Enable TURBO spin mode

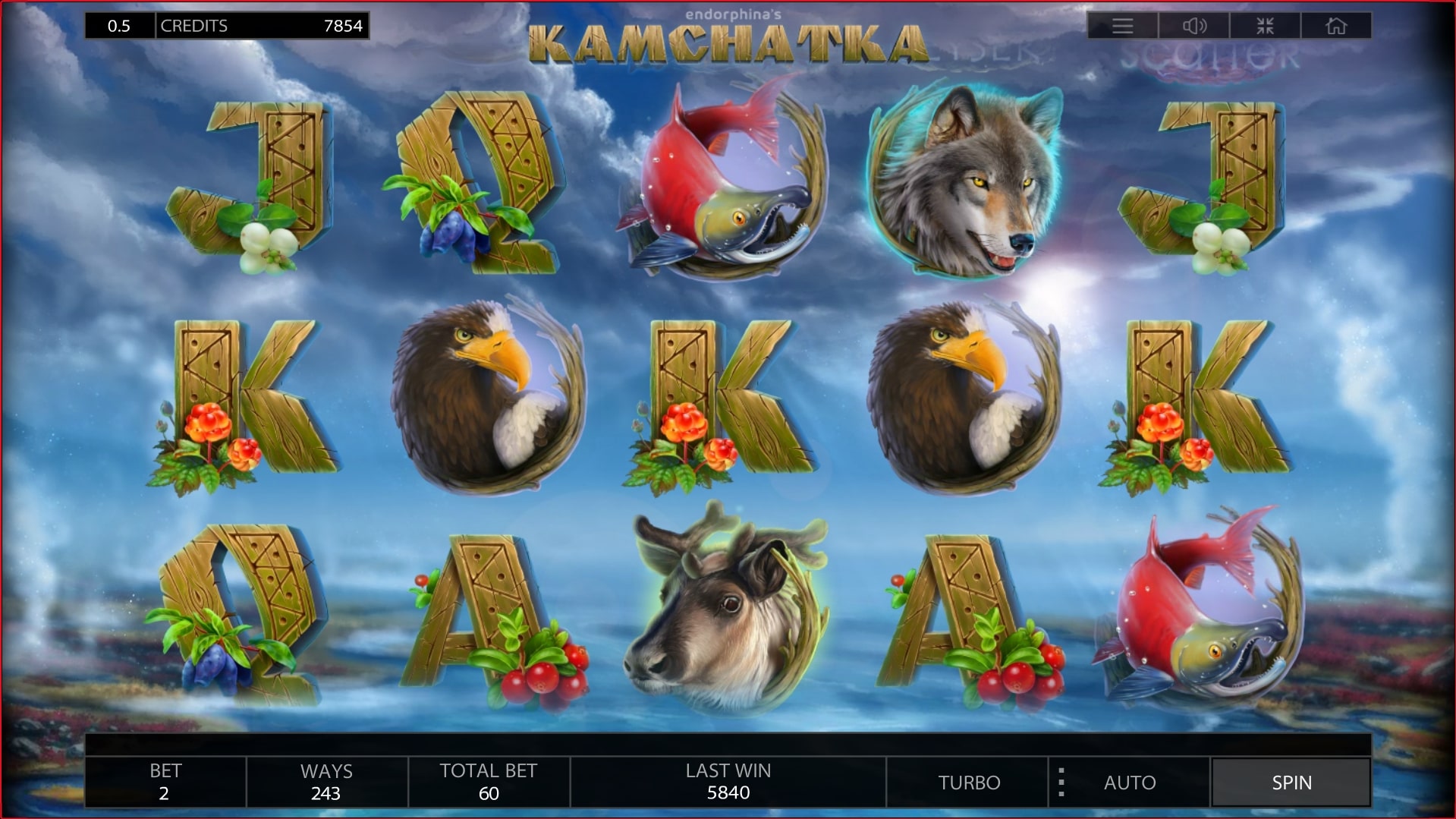[969, 782]
